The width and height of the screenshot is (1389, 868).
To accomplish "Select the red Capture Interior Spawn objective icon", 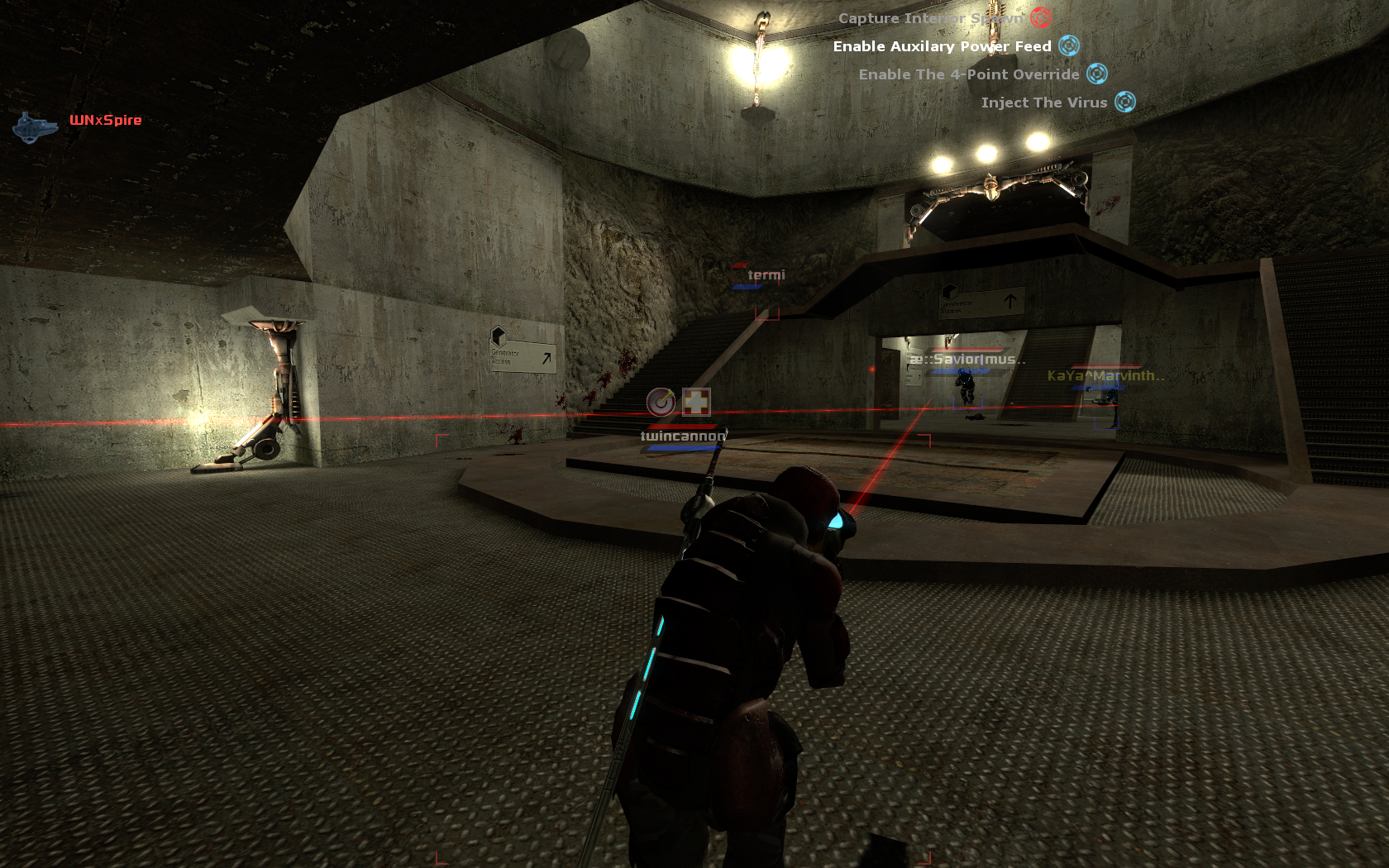I will [x=1039, y=18].
